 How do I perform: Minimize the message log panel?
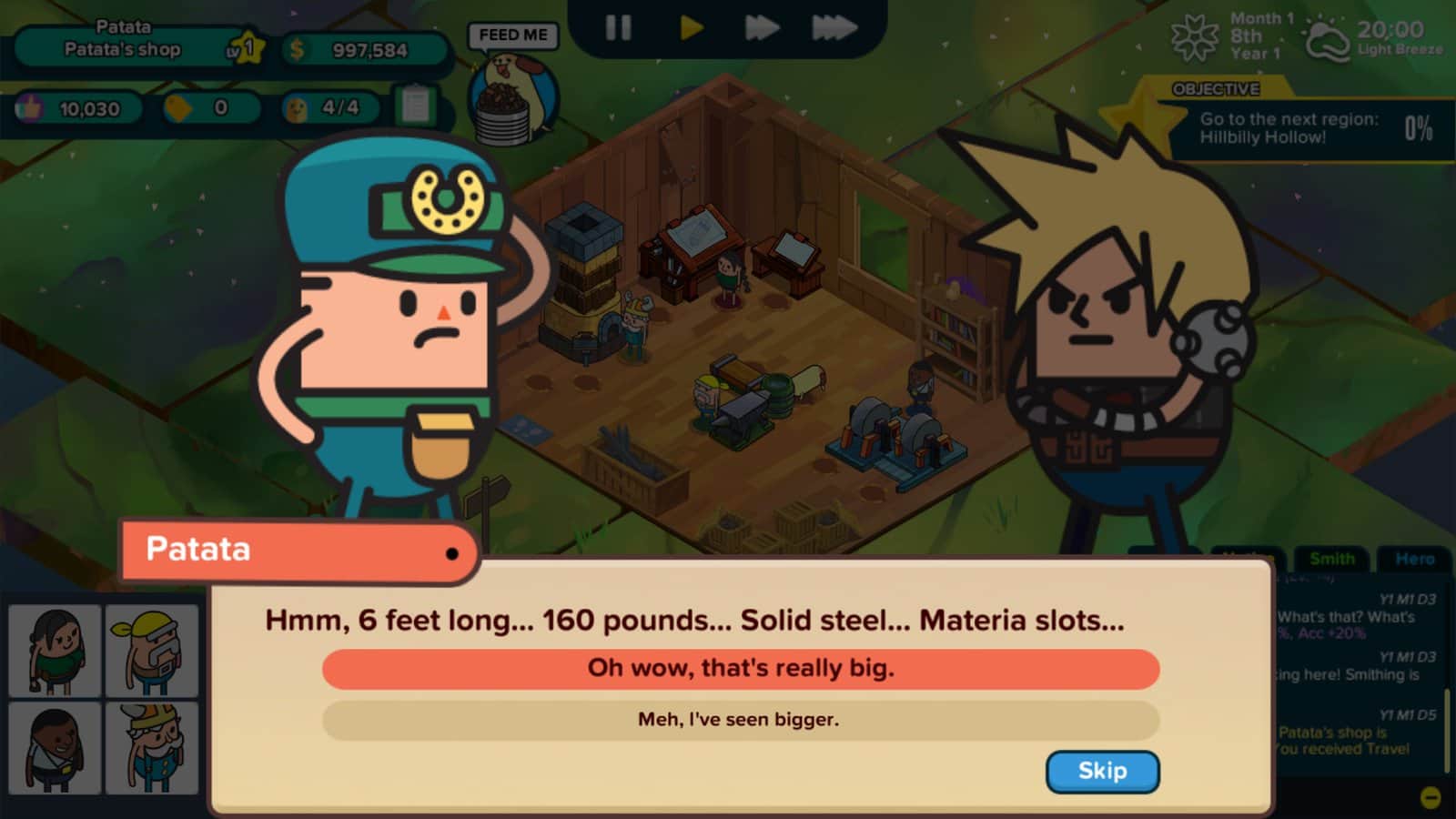point(1431,798)
